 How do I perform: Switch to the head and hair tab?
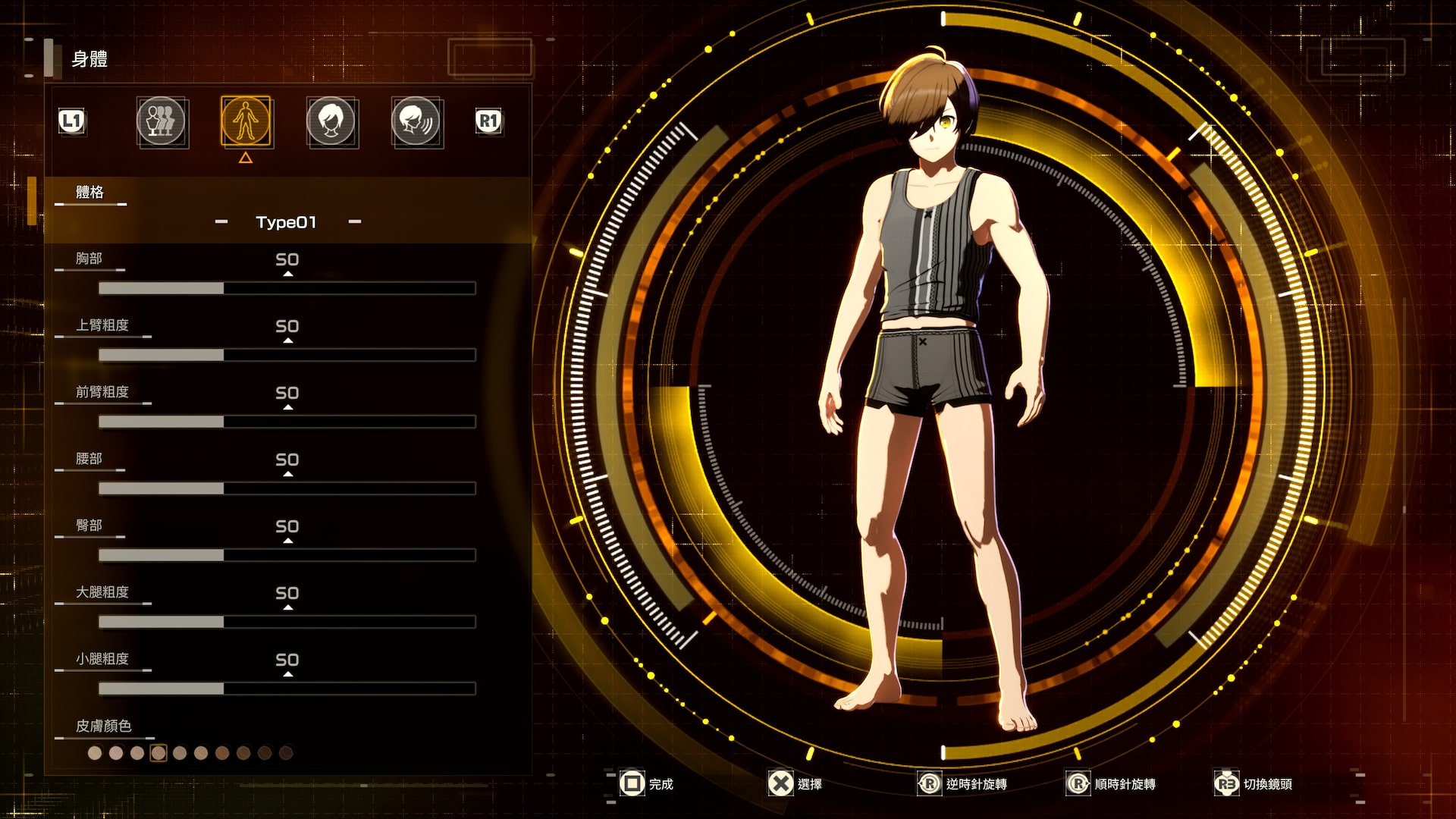331,121
